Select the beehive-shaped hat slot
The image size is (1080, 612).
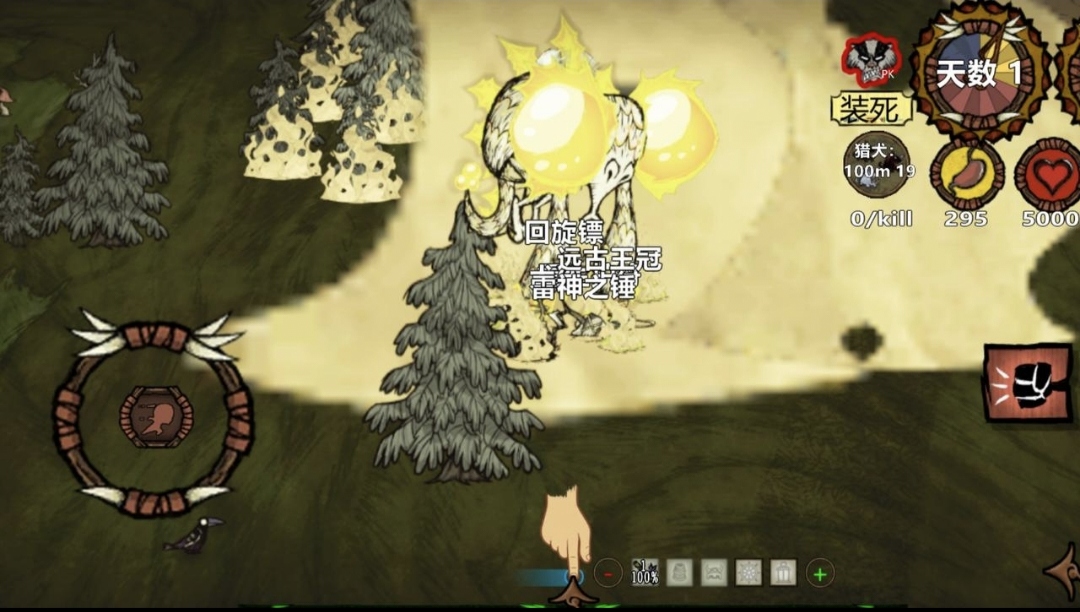pyautogui.click(x=679, y=573)
